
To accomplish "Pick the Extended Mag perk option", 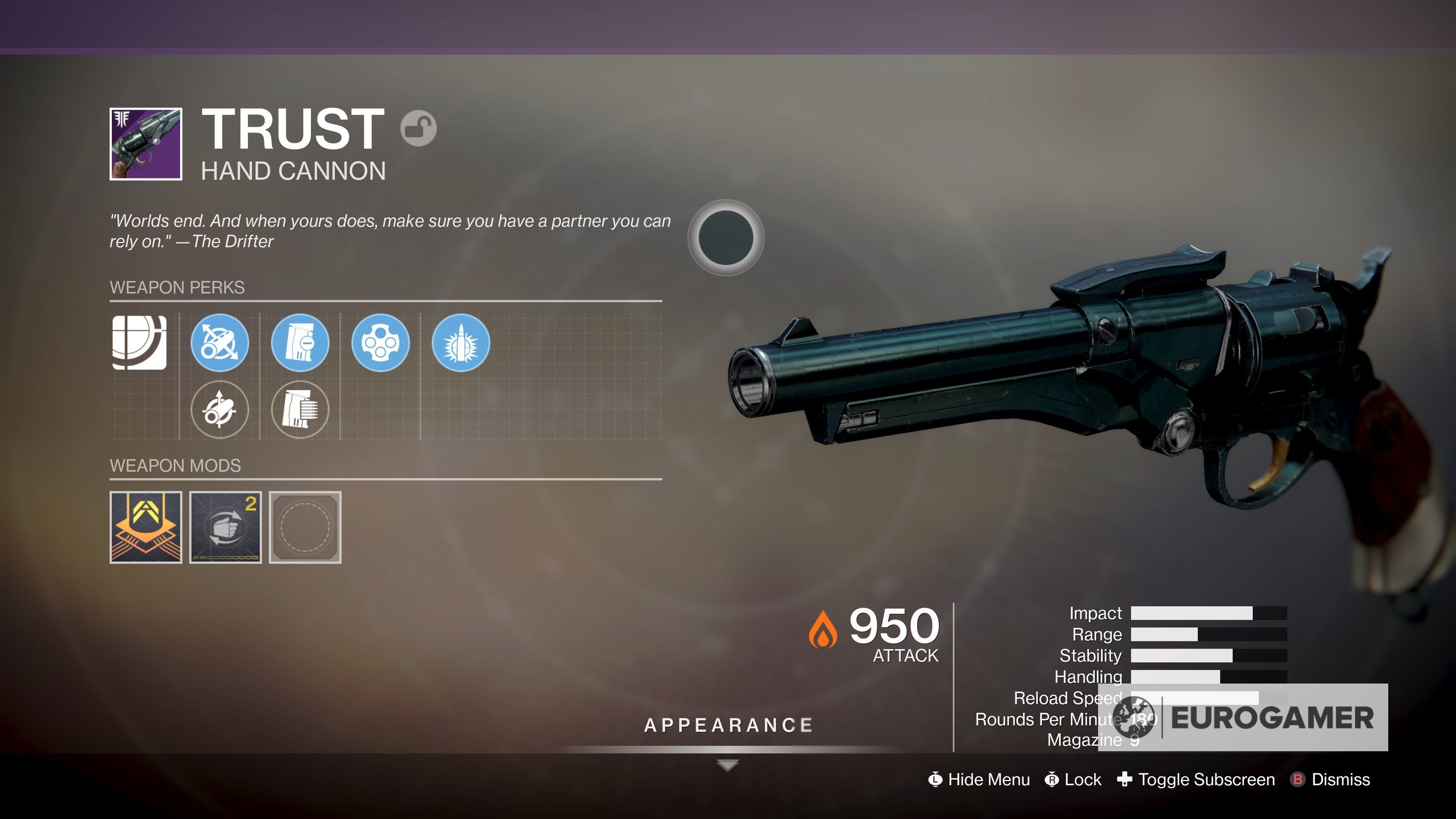I will click(x=300, y=411).
